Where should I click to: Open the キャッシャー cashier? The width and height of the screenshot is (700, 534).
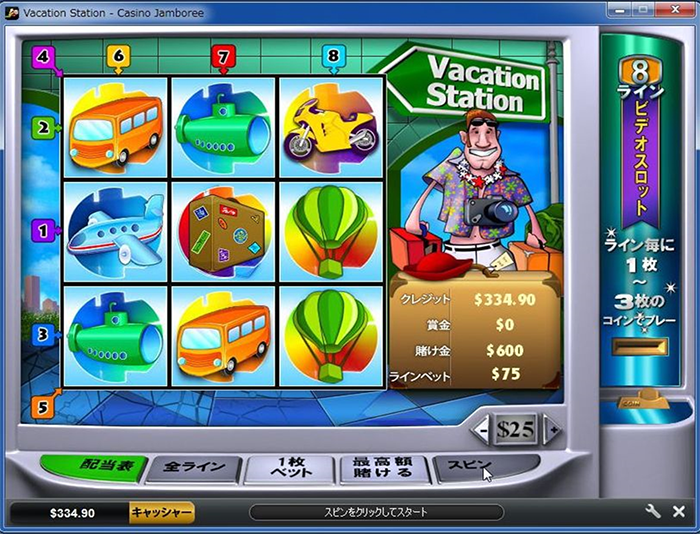[161, 513]
